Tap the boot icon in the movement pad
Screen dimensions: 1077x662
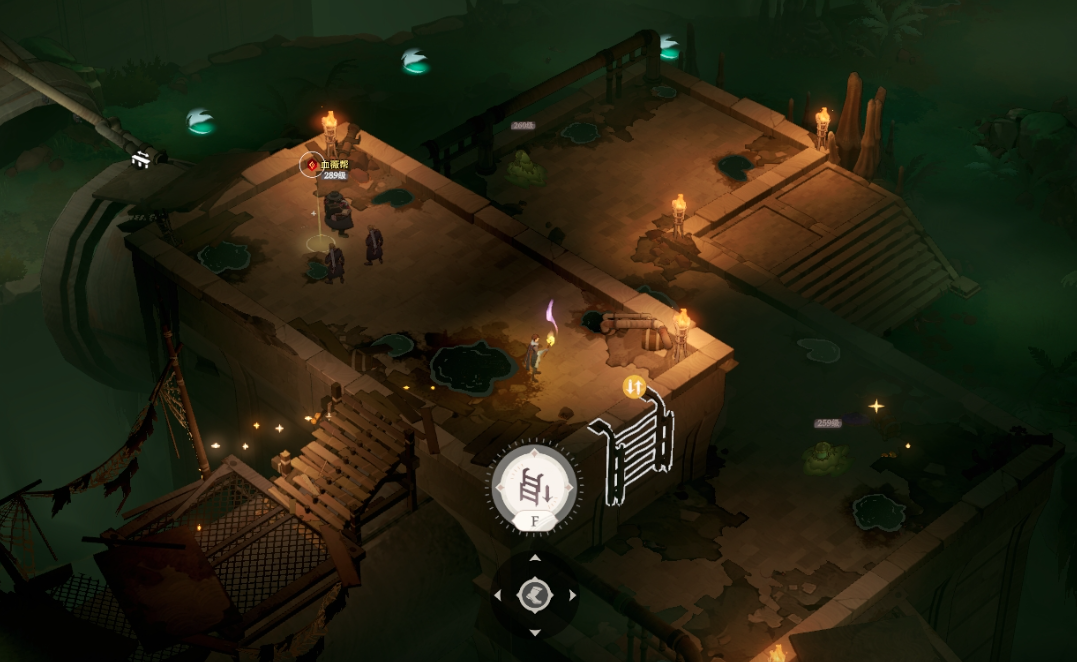pyautogui.click(x=535, y=595)
